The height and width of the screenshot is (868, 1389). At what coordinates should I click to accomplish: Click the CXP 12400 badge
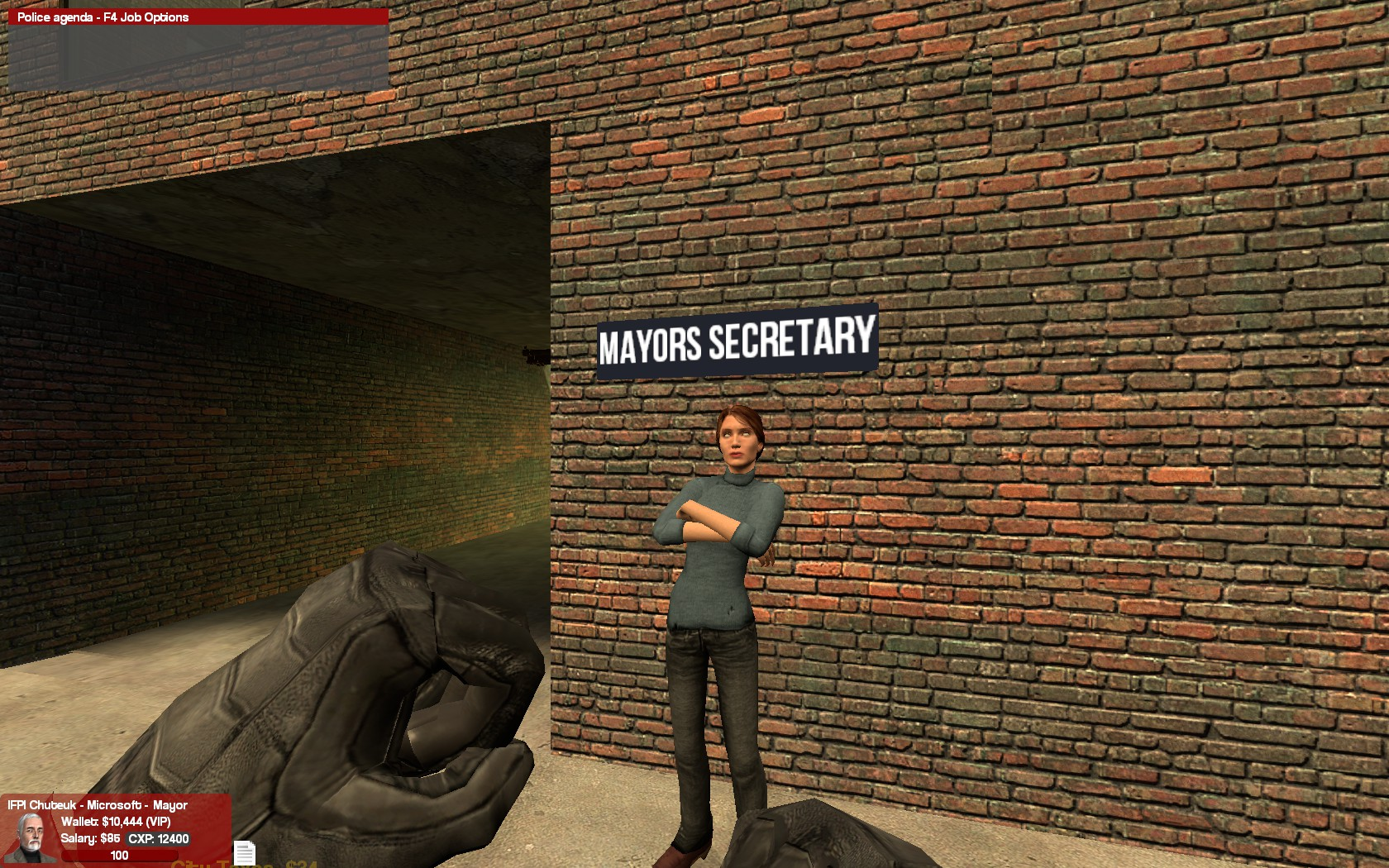159,838
